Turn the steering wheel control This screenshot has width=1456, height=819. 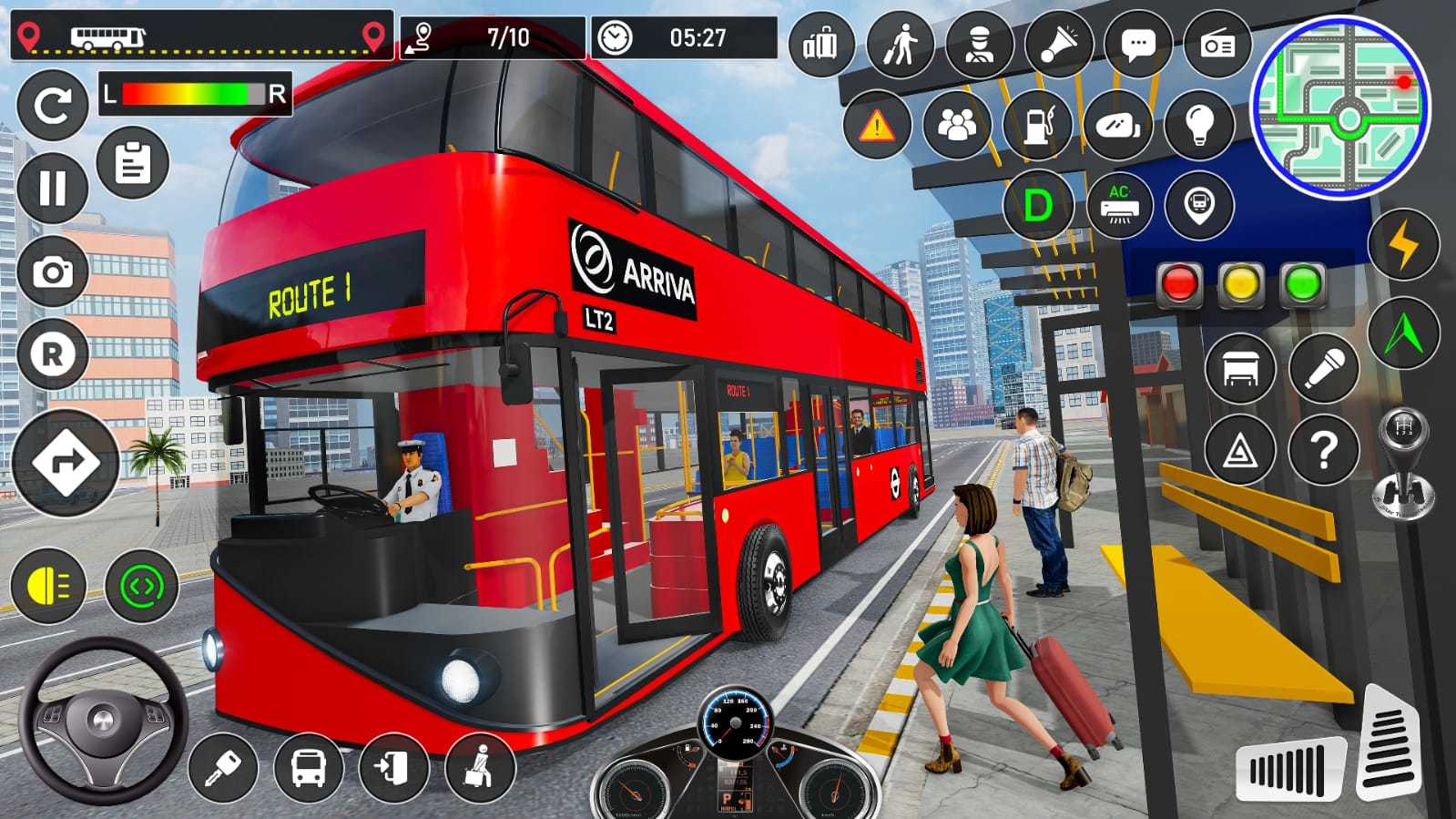pyautogui.click(x=102, y=720)
